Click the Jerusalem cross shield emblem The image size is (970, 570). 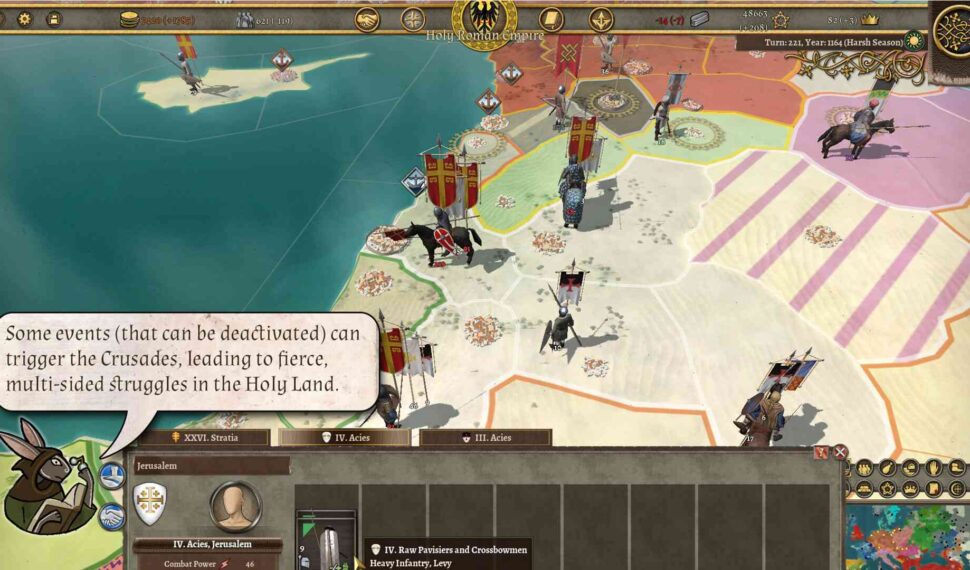pyautogui.click(x=150, y=502)
